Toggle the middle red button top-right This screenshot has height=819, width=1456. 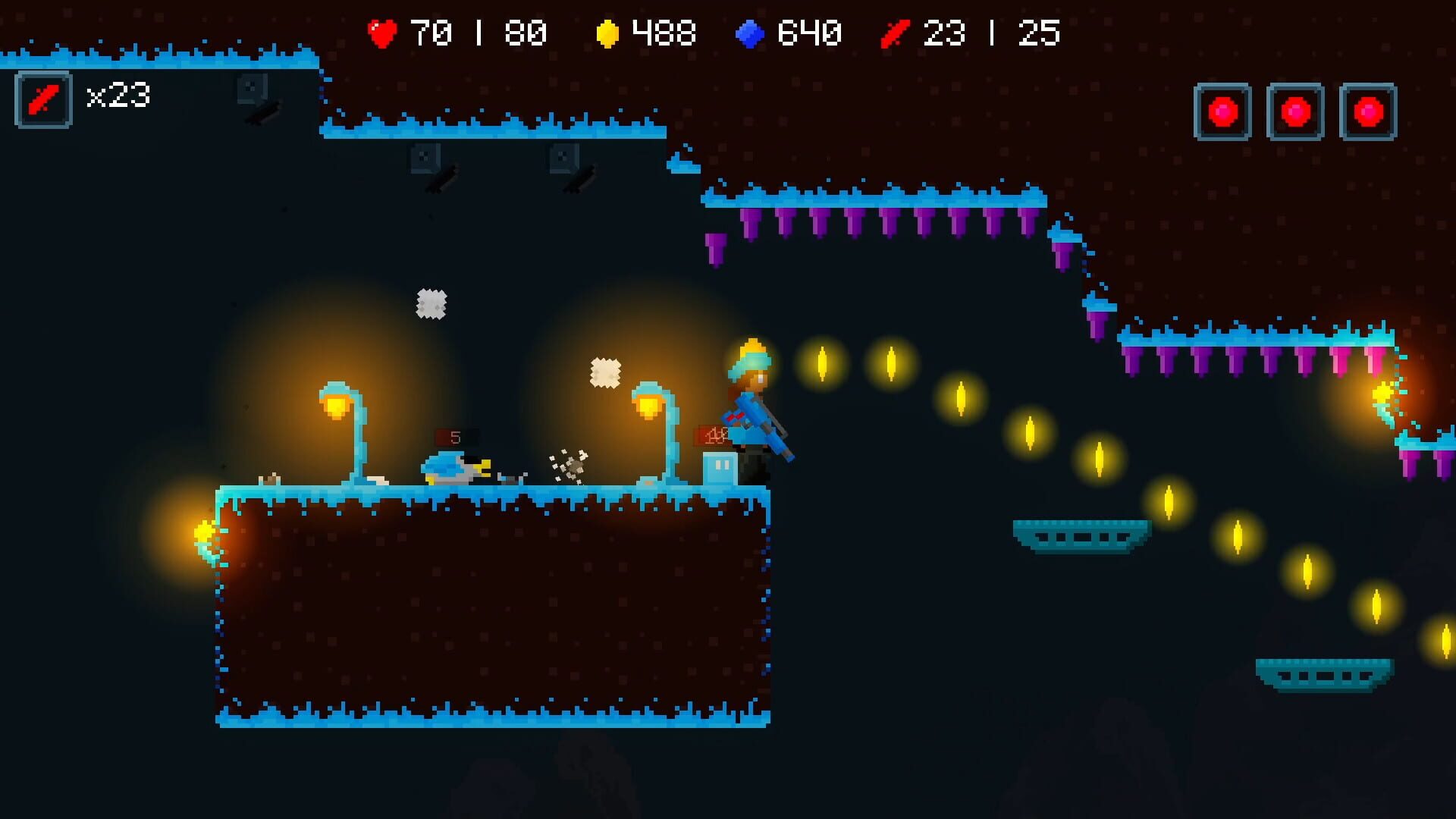pyautogui.click(x=1294, y=110)
